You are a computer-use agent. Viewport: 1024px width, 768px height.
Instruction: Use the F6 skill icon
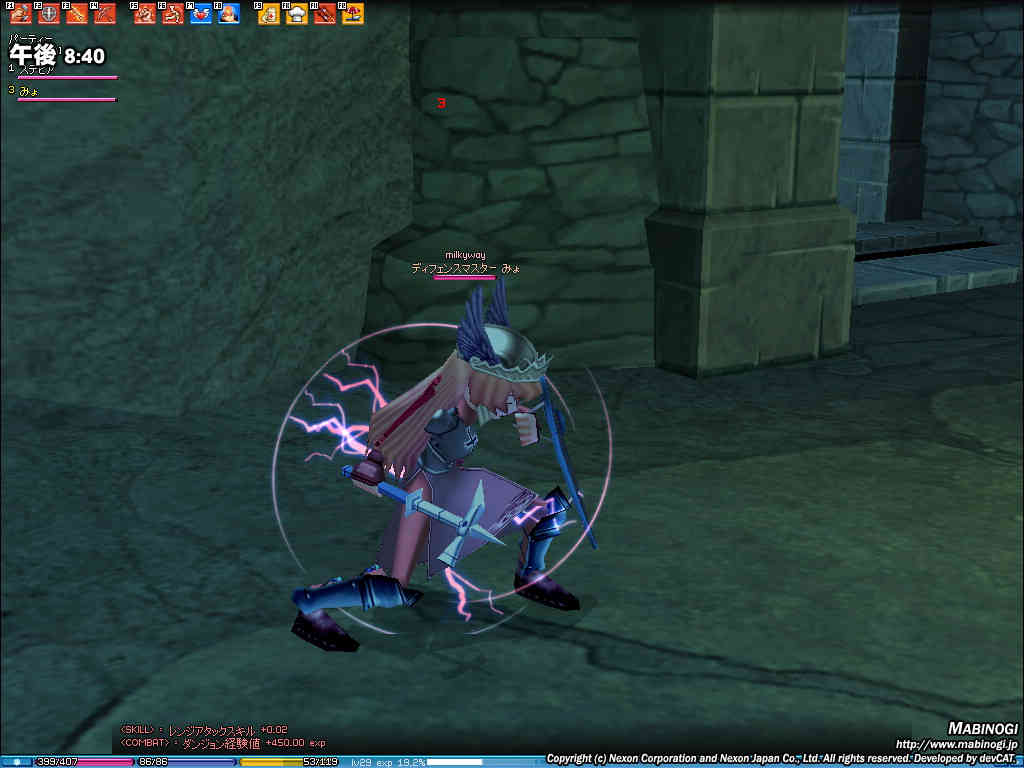pos(173,15)
